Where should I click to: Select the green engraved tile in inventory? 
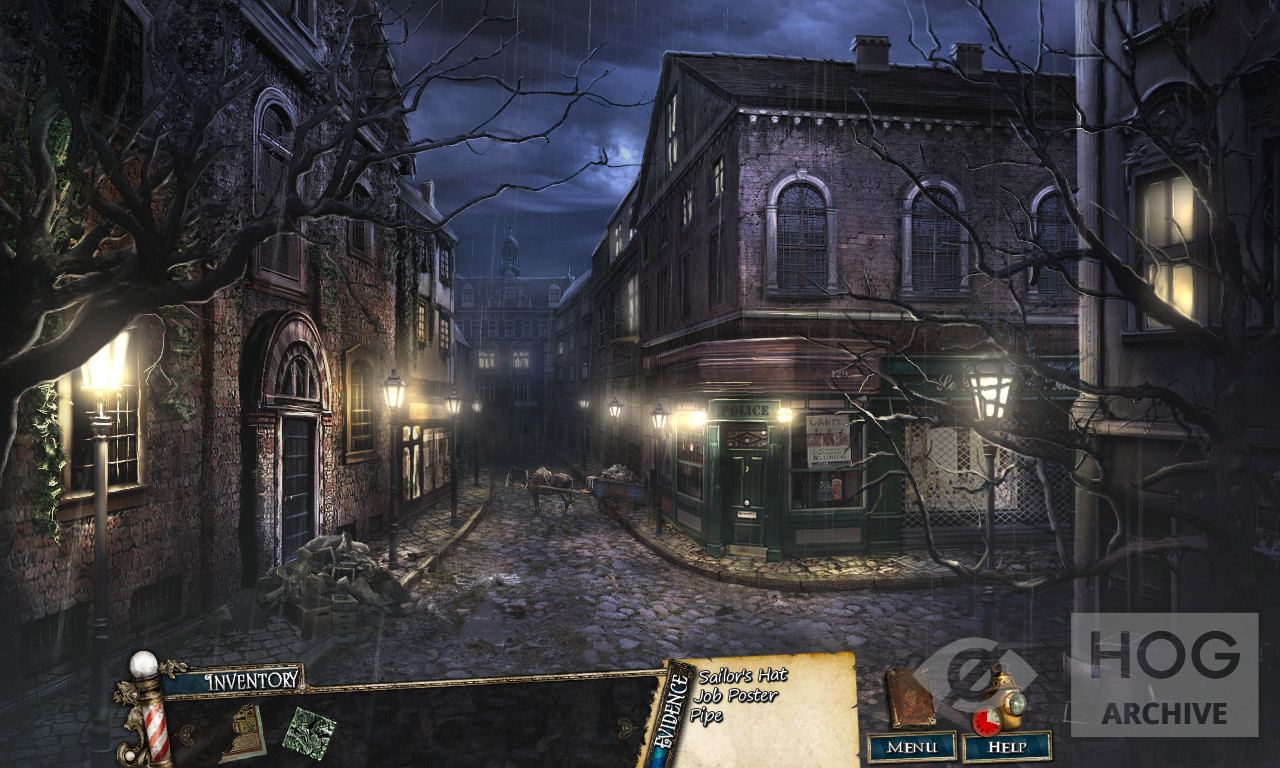308,733
